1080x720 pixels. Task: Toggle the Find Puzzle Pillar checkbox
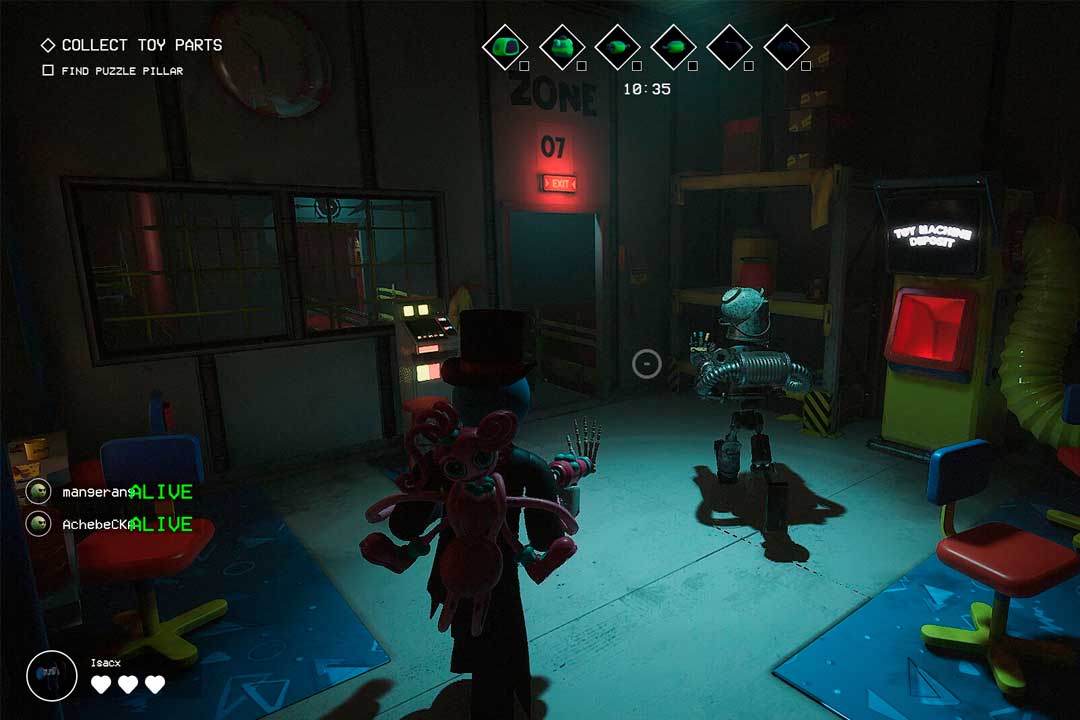(x=48, y=71)
